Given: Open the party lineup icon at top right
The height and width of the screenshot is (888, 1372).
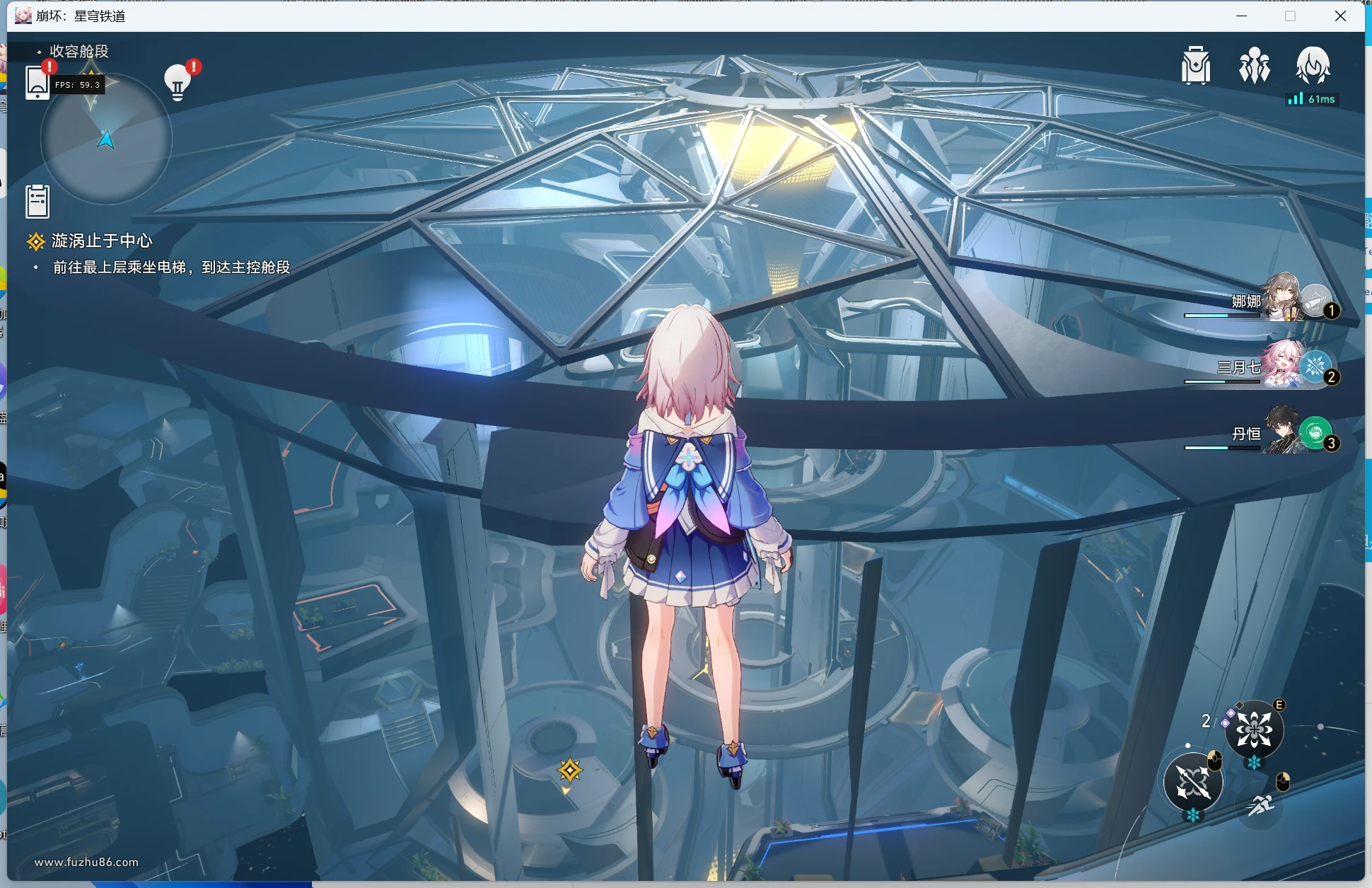Looking at the screenshot, I should coord(1254,66).
